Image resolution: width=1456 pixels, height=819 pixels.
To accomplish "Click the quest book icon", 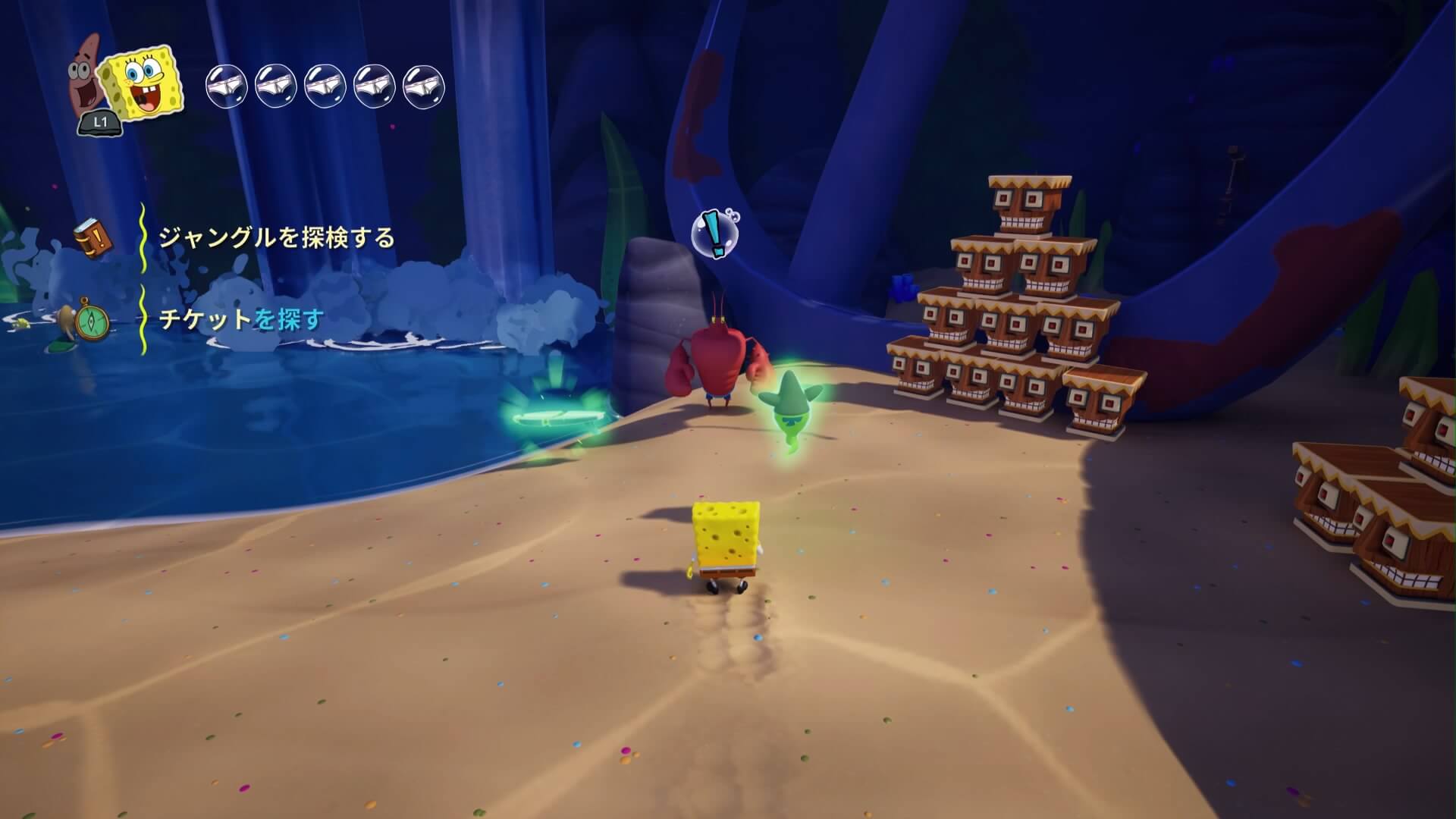I will [93, 237].
